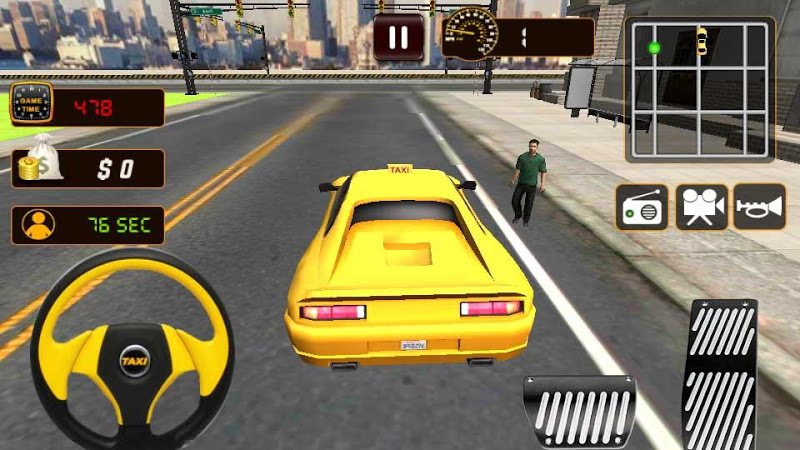The image size is (800, 450).
Task: Pause the game
Action: tap(398, 38)
